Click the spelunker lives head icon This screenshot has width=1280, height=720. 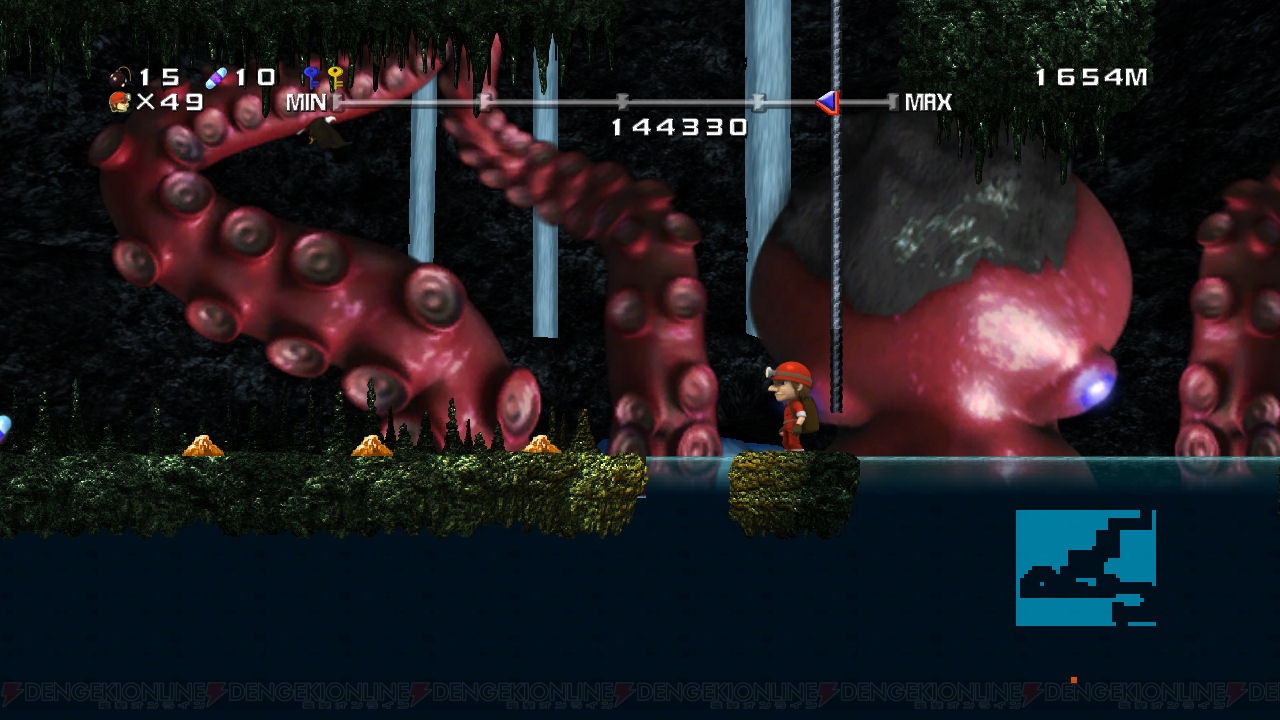click(120, 101)
